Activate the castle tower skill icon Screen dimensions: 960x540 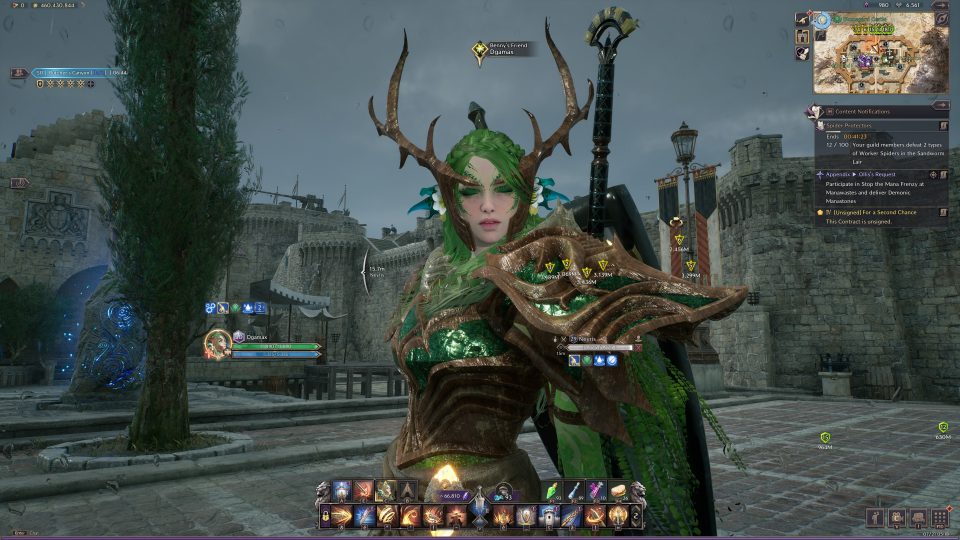click(547, 516)
